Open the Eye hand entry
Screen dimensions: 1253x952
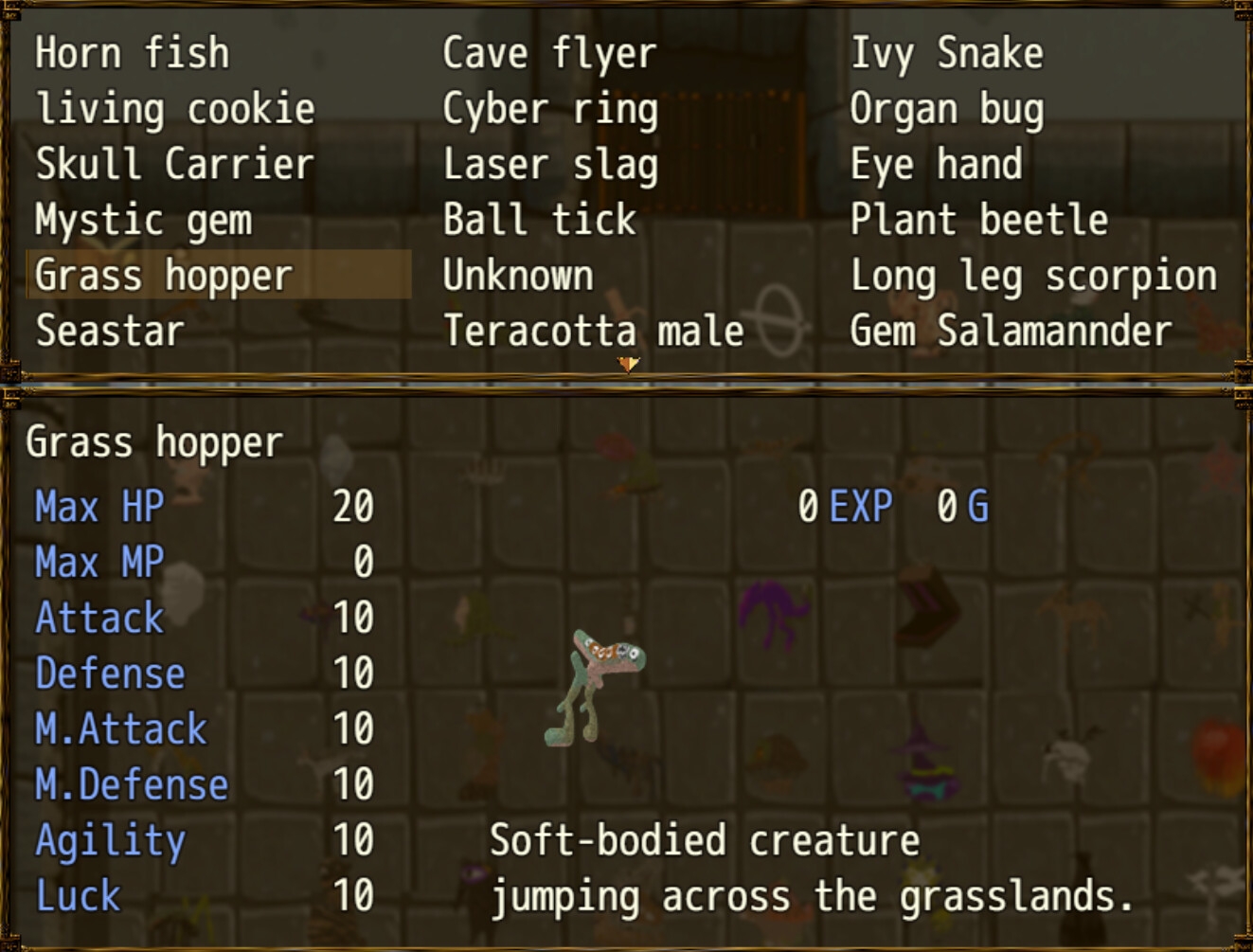click(x=936, y=164)
